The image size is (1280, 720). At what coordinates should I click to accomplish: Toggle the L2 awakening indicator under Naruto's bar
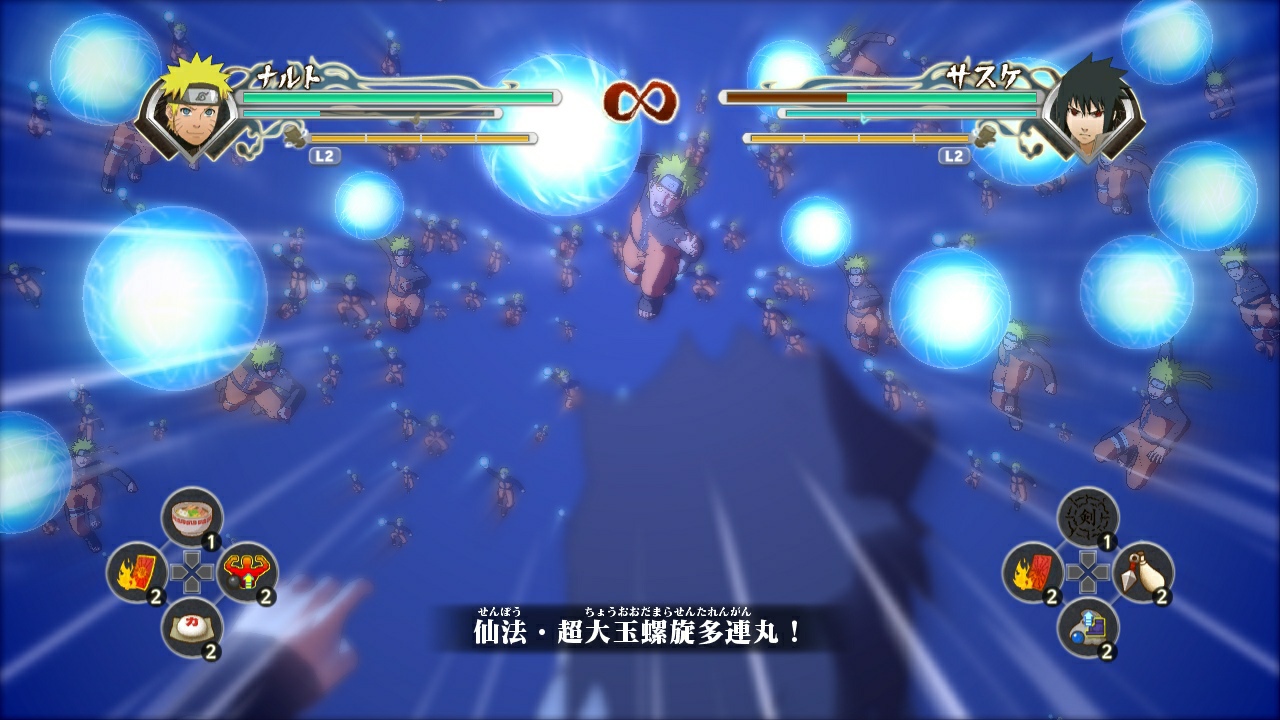click(x=323, y=155)
